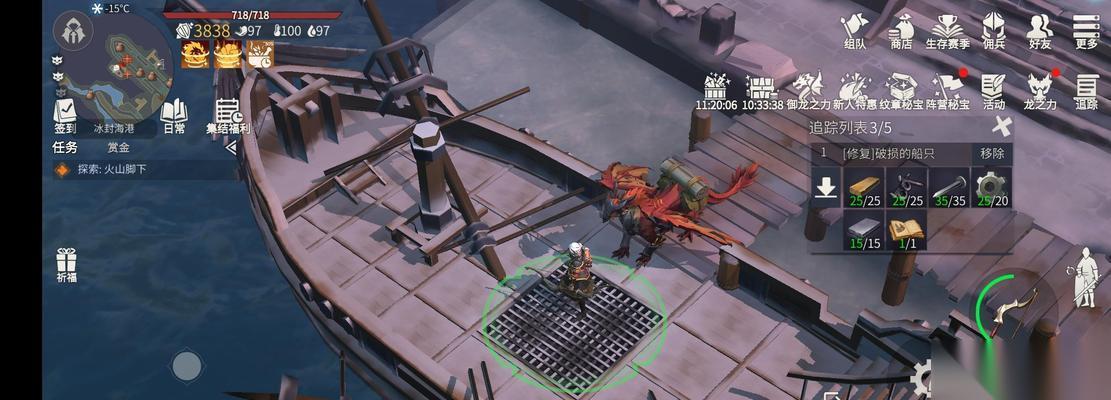This screenshot has width=1111, height=400.
Task: Open the 祈福 blessing gift icon
Action: point(67,264)
